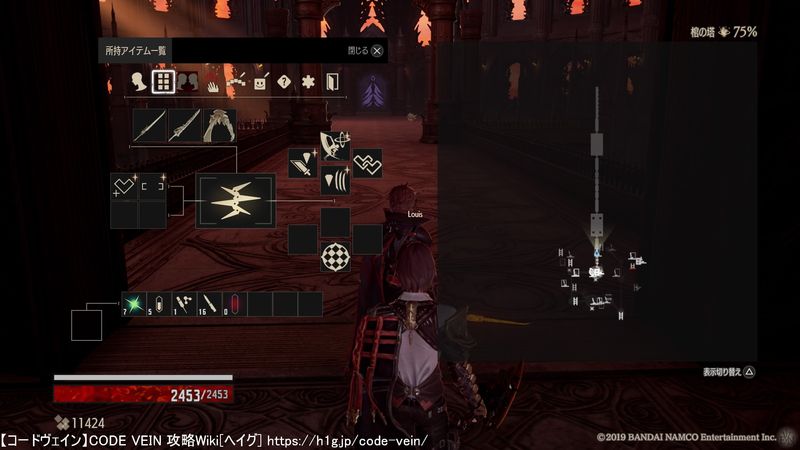
Task: Open the character head profile tab
Action: tap(137, 83)
